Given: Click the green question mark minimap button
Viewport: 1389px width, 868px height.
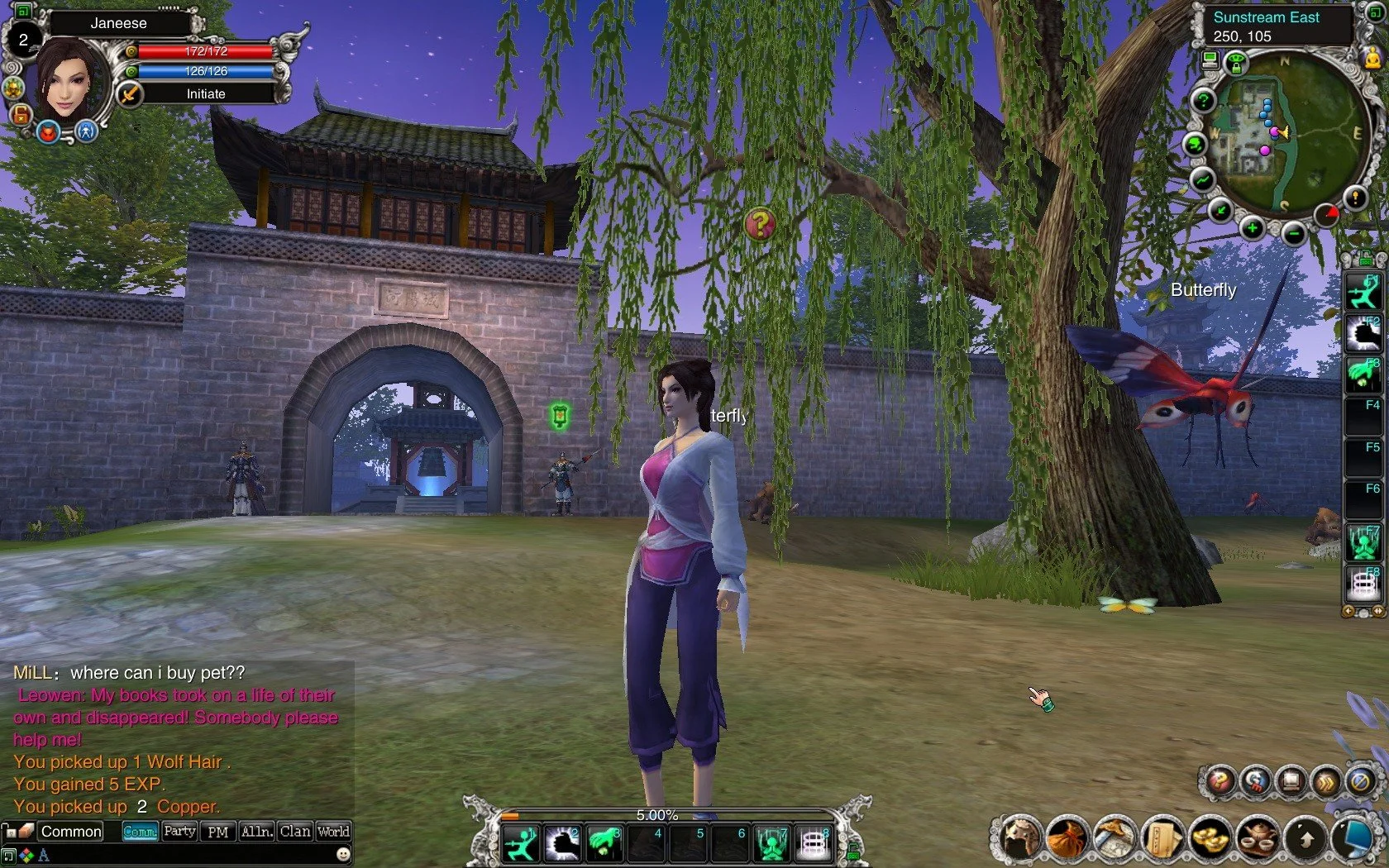Looking at the screenshot, I should [x=1204, y=101].
